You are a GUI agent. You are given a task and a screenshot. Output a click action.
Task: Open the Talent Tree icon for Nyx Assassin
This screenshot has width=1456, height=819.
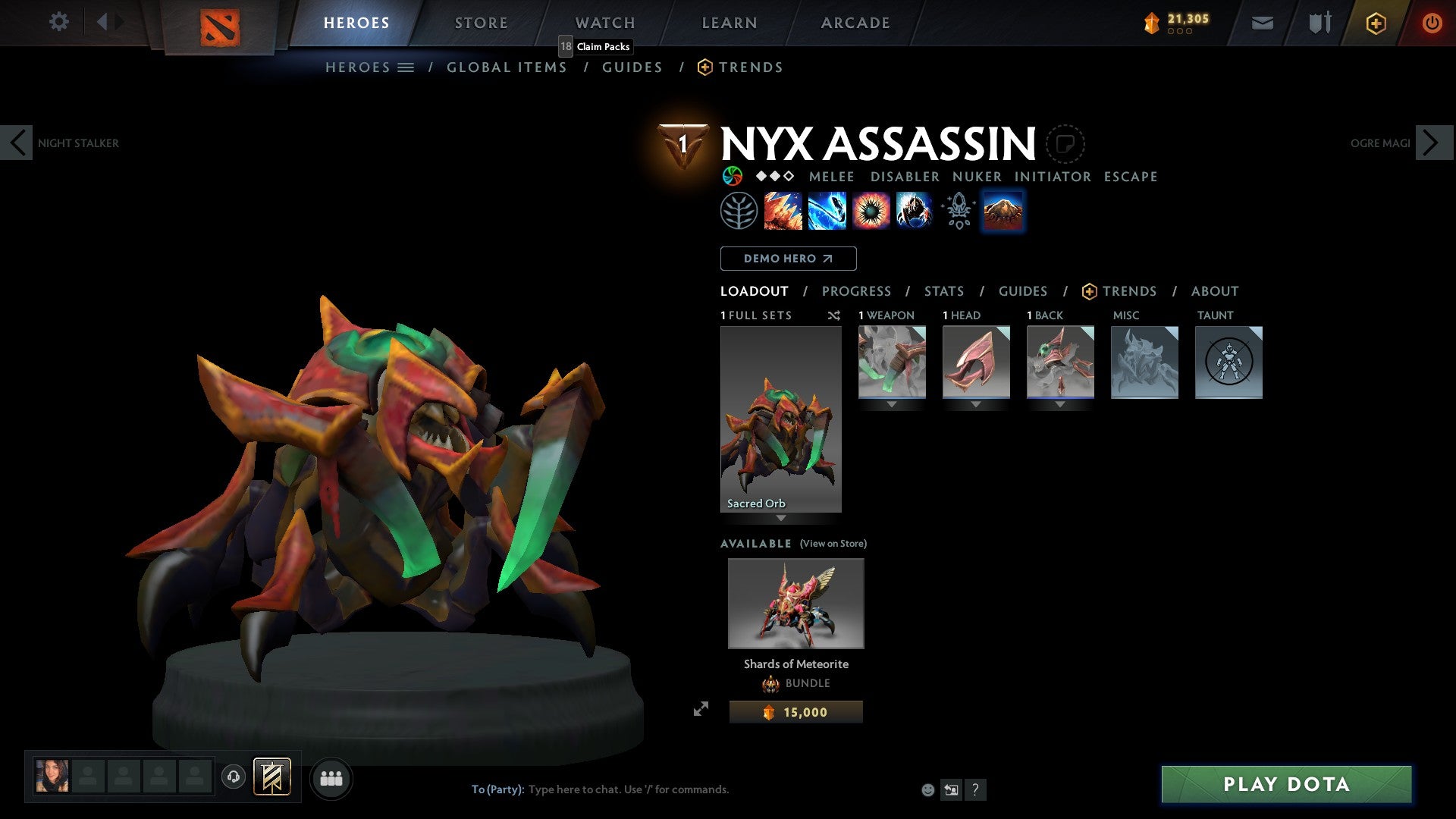click(739, 211)
